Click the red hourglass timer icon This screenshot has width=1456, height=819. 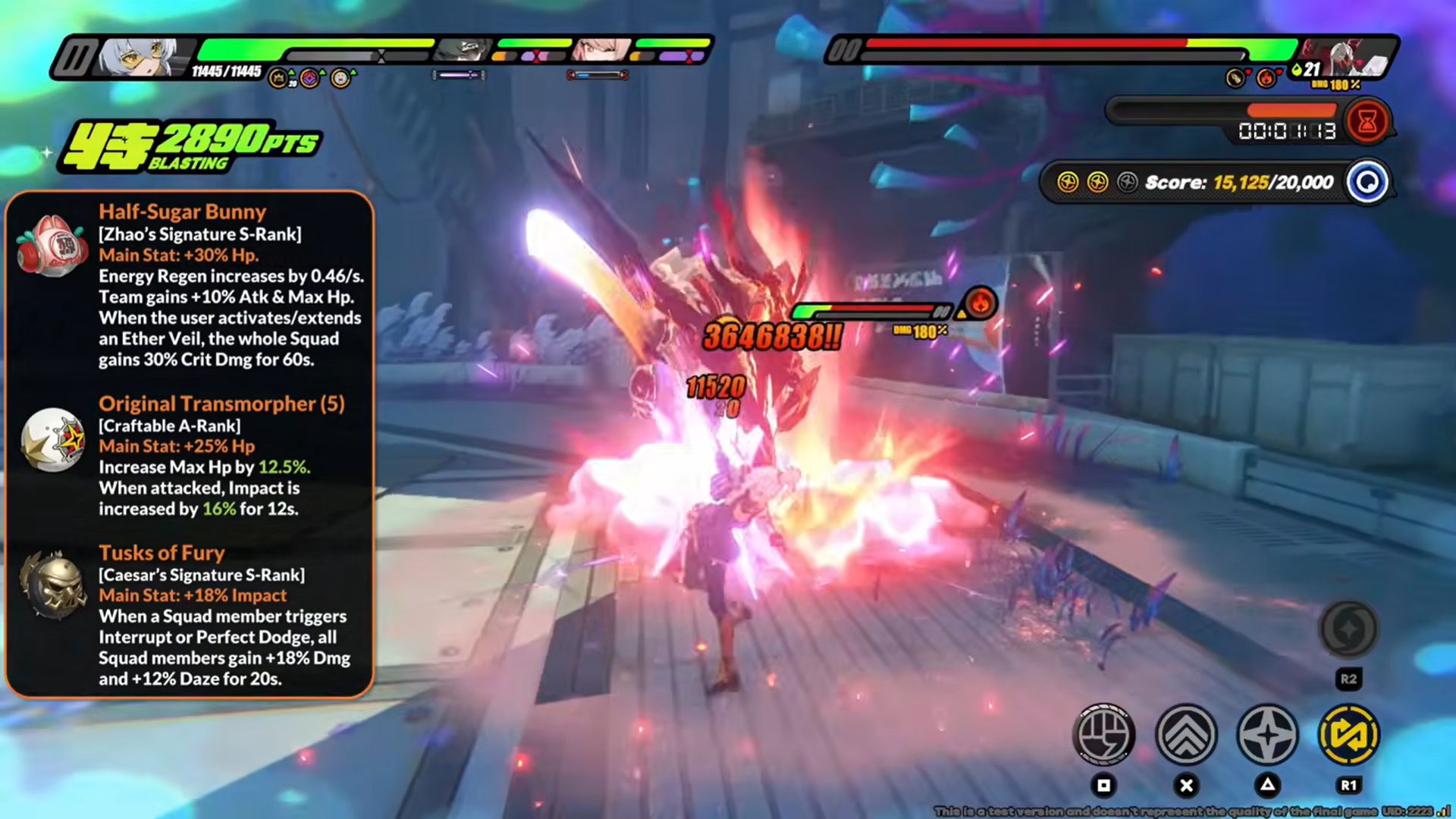[1367, 121]
